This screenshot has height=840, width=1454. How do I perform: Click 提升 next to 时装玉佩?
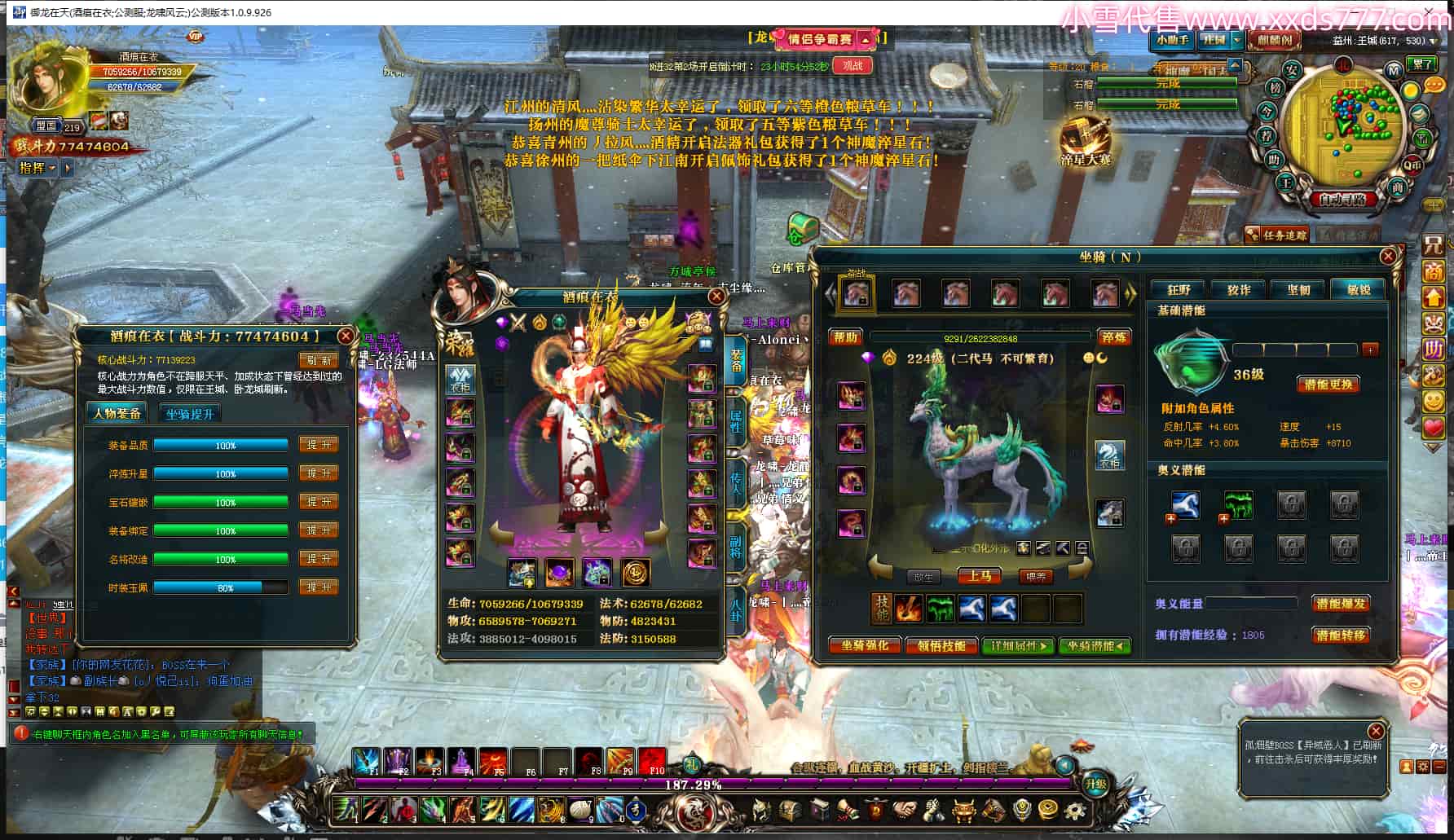click(319, 587)
